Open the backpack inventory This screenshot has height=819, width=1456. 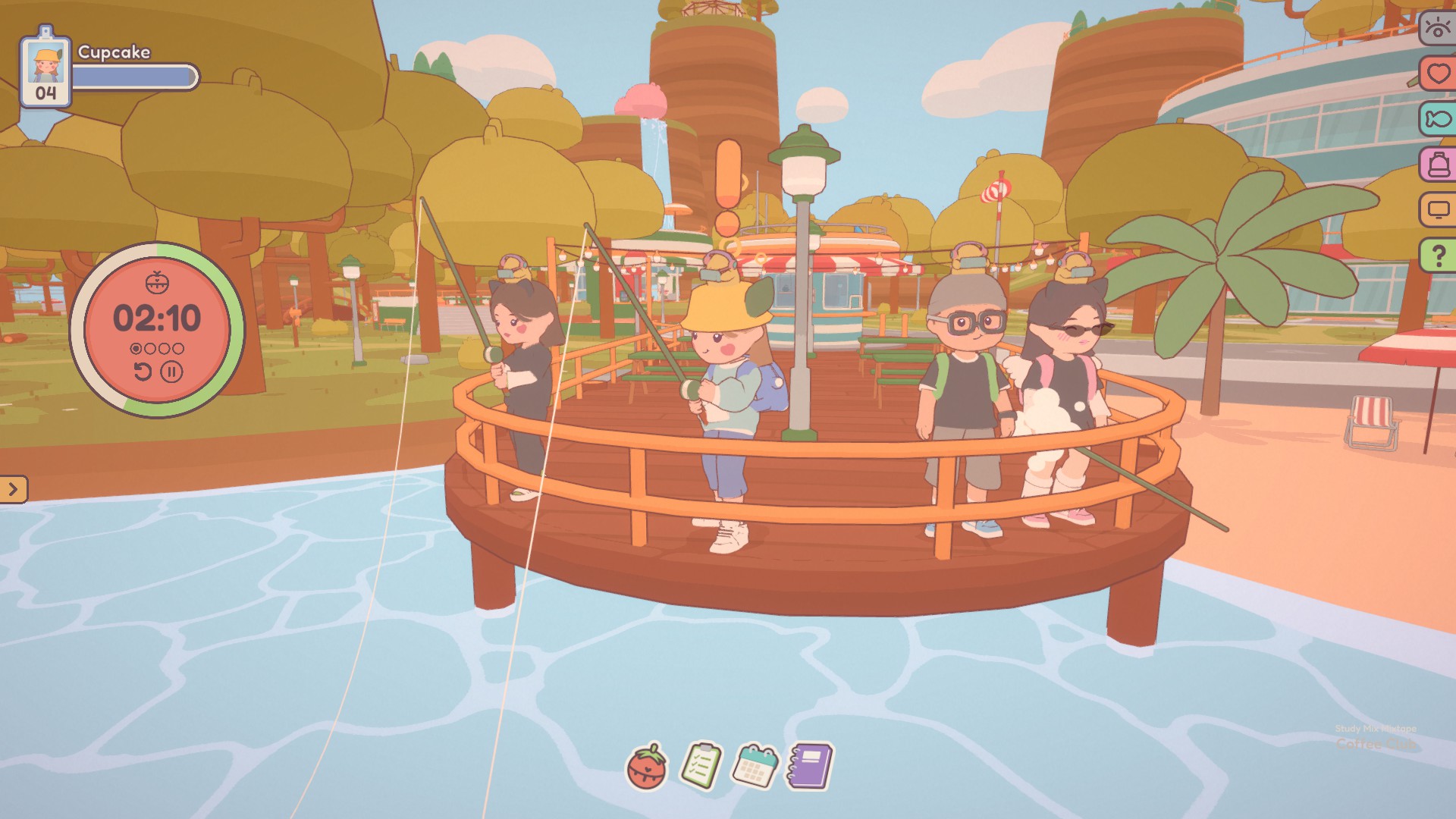click(1439, 162)
